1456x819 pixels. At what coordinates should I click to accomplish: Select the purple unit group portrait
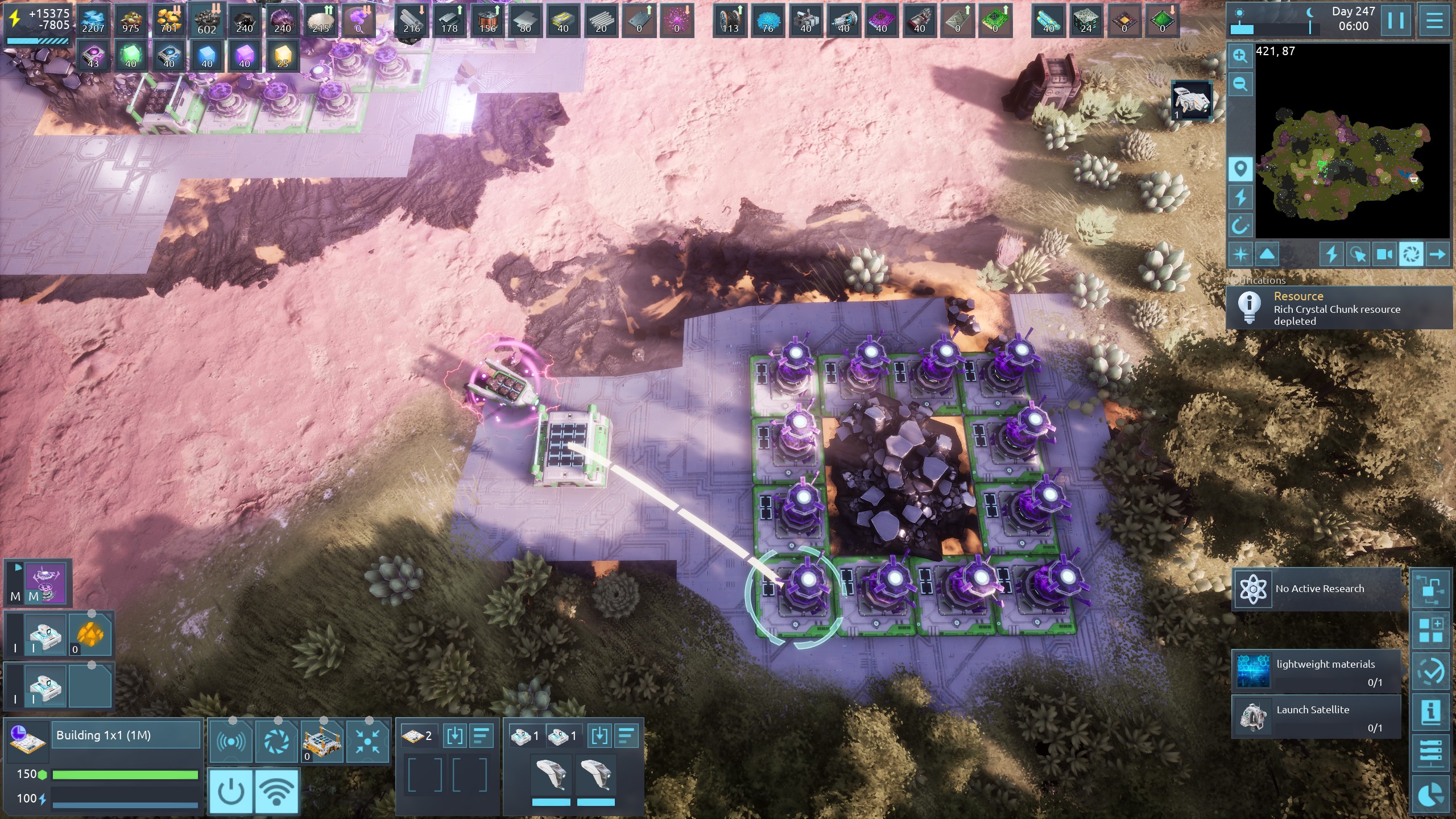pos(46,582)
